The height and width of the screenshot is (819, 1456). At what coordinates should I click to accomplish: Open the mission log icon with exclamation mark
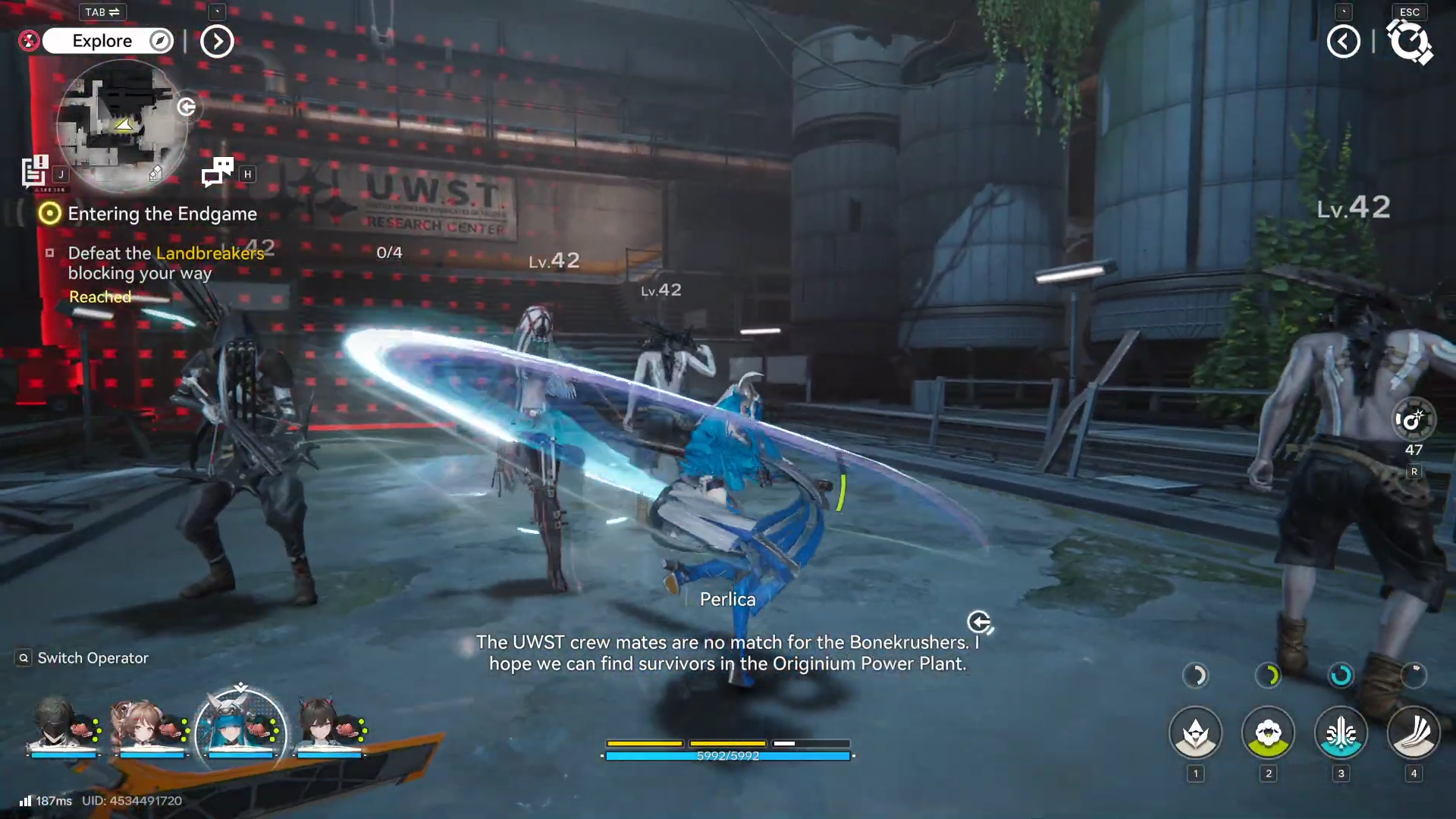tap(34, 171)
